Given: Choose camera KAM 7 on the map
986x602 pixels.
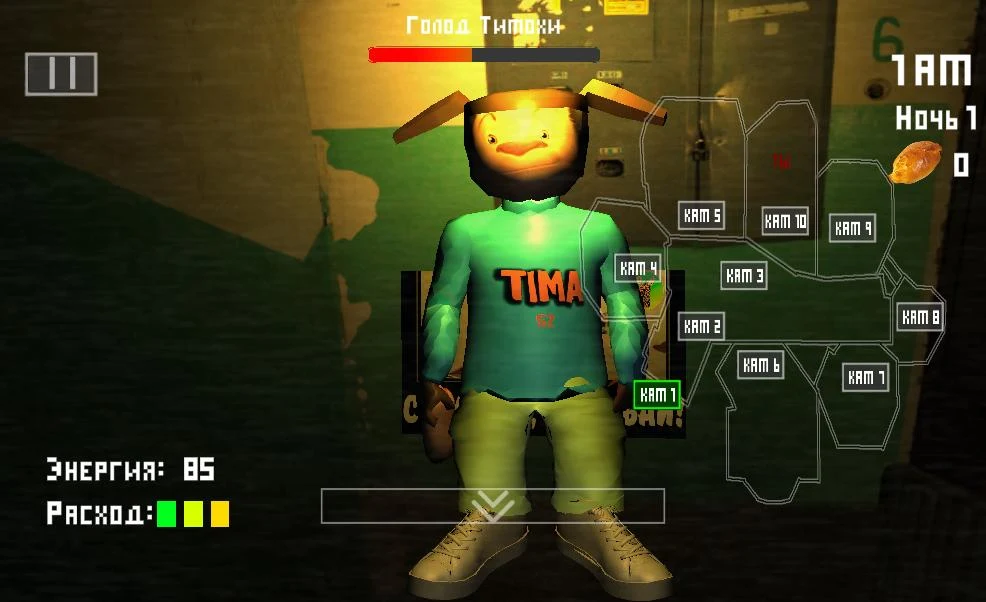Looking at the screenshot, I should click(x=866, y=377).
